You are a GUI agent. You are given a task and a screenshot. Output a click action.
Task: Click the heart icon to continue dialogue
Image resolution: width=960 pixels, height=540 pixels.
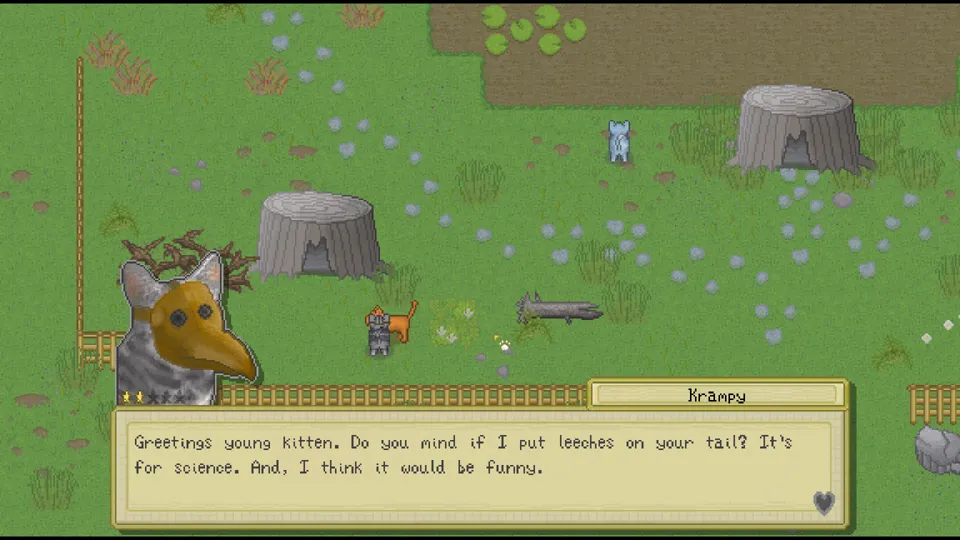pos(823,502)
